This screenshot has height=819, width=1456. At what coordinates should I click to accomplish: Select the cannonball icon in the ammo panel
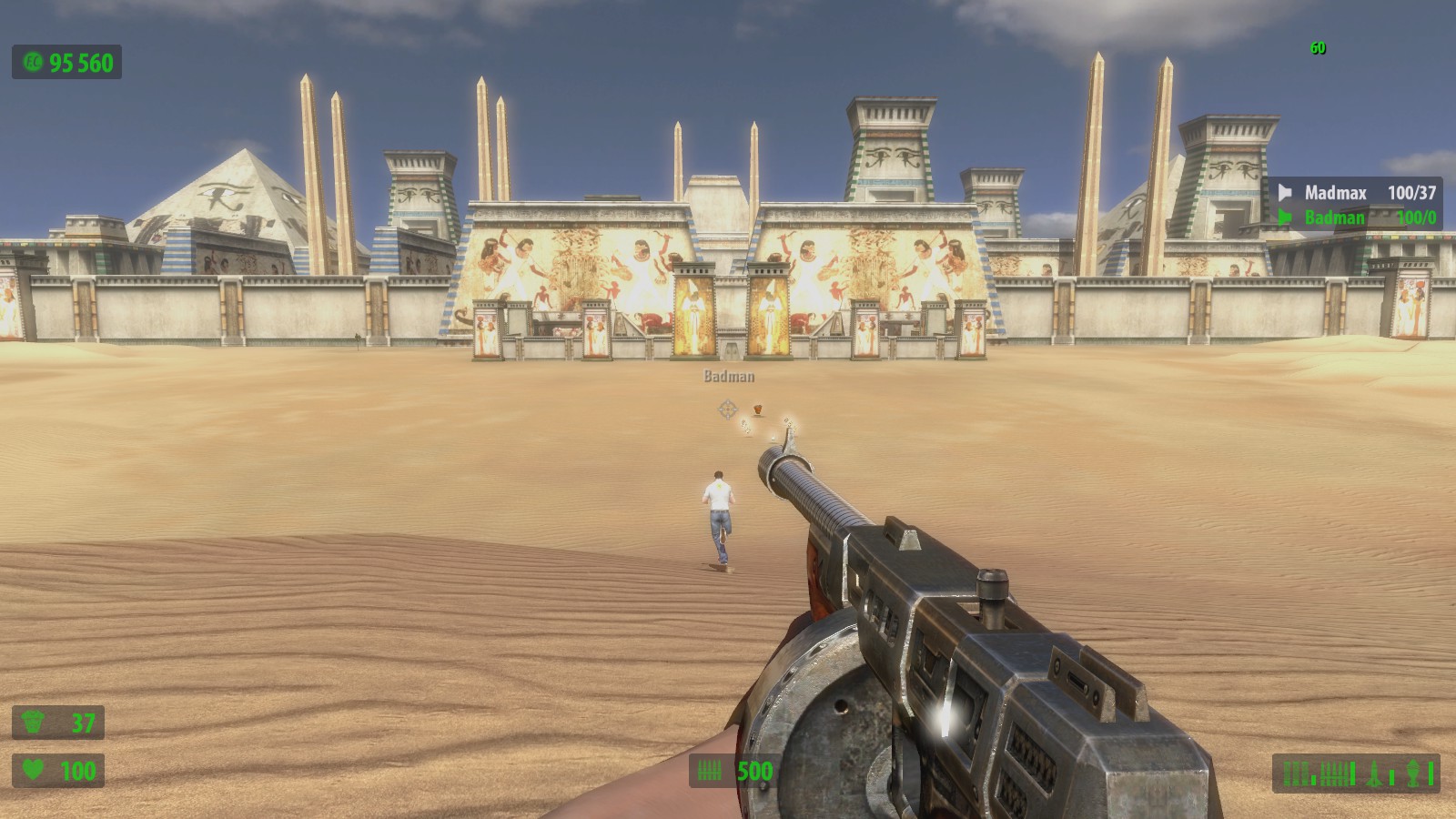click(x=1412, y=773)
